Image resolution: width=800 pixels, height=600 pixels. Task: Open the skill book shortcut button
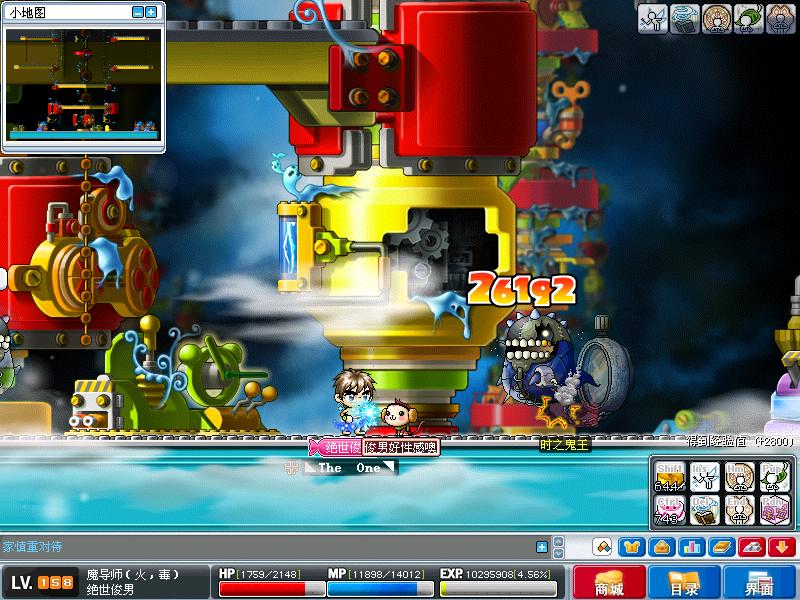click(722, 547)
